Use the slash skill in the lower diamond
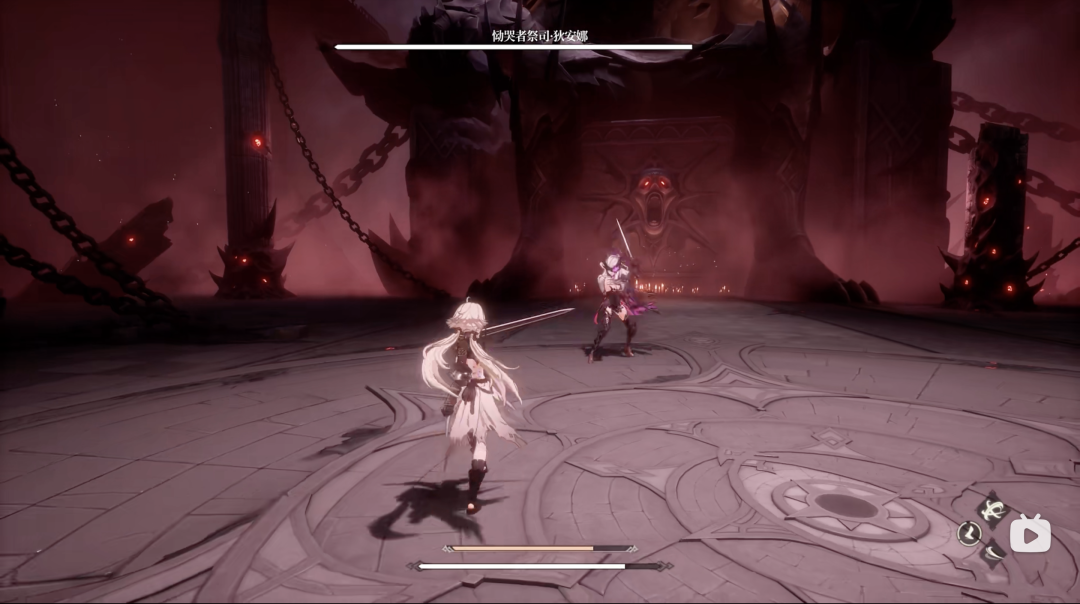This screenshot has width=1080, height=604. (991, 554)
